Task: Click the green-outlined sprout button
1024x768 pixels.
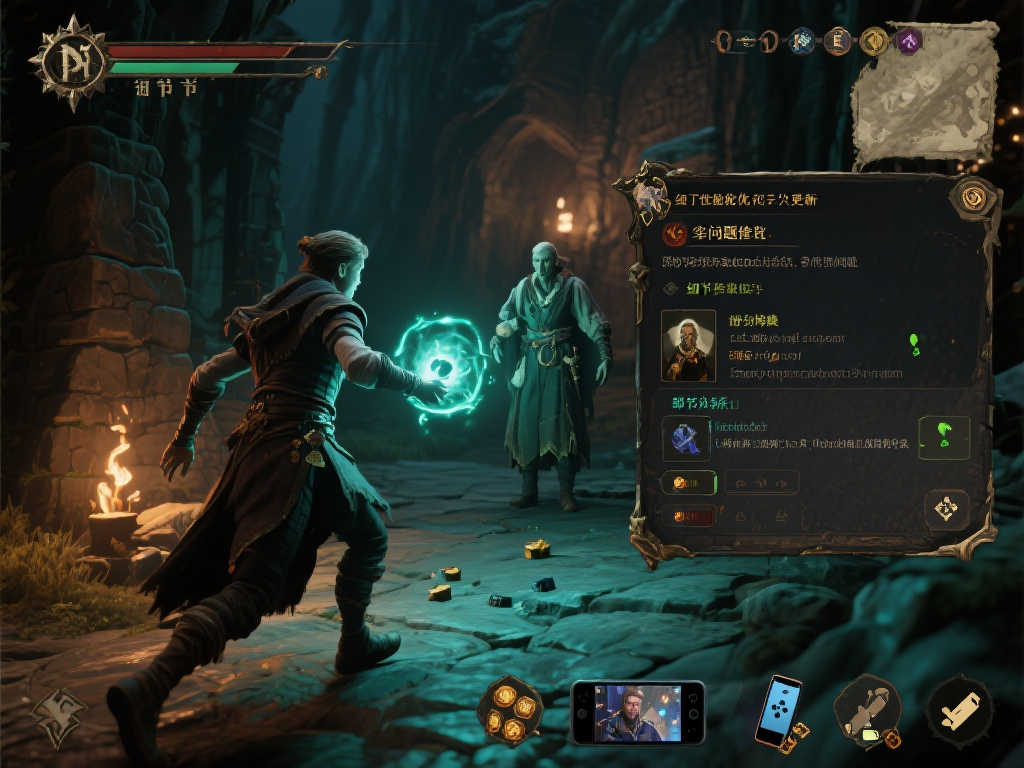Action: point(943,437)
